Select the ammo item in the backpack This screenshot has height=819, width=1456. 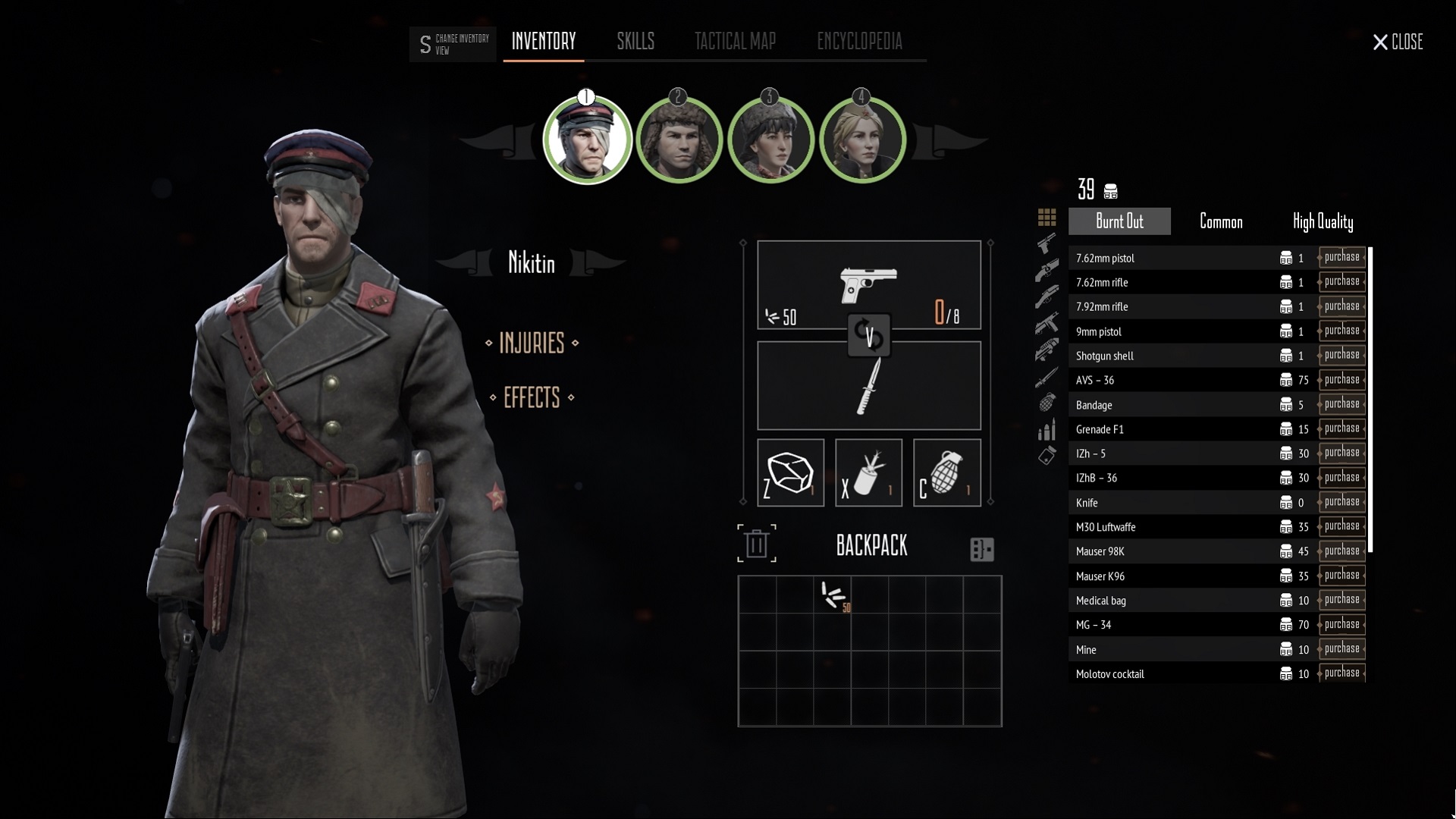point(833,595)
